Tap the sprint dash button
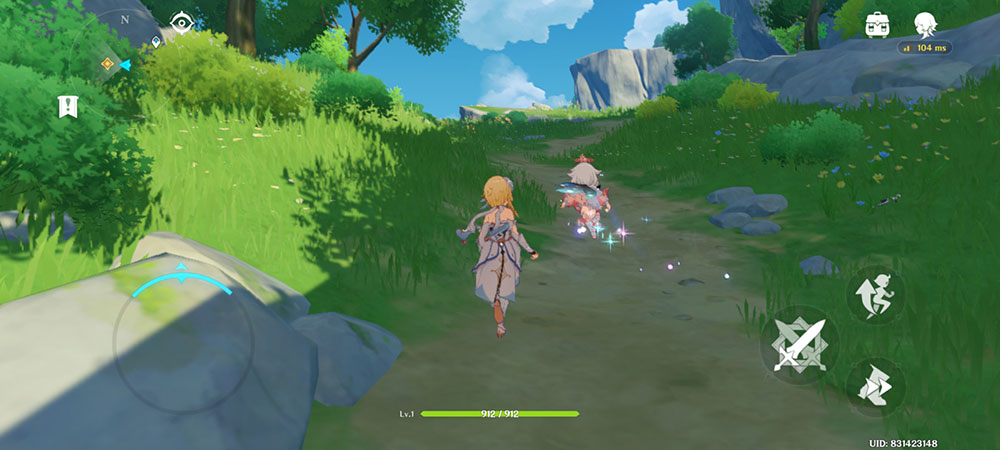The height and width of the screenshot is (450, 1000). tap(875, 387)
